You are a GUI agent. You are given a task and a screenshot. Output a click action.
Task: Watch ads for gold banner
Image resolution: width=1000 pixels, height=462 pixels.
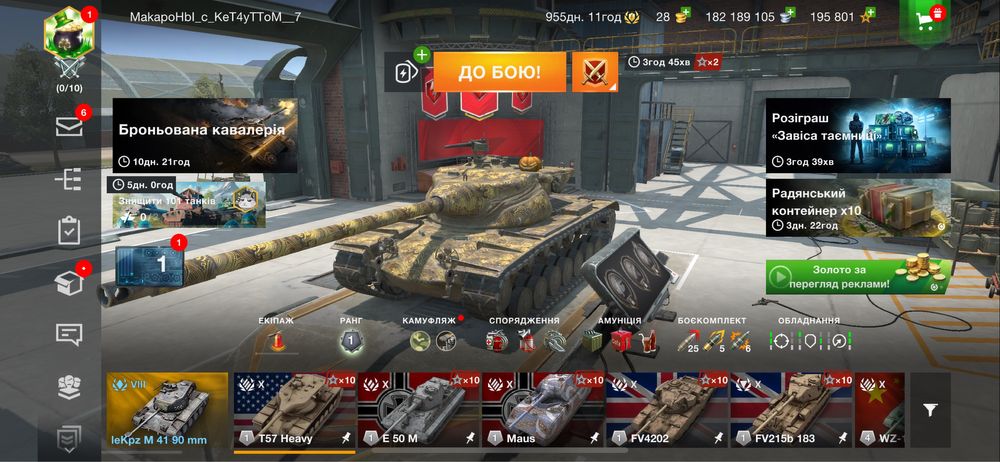(x=858, y=276)
